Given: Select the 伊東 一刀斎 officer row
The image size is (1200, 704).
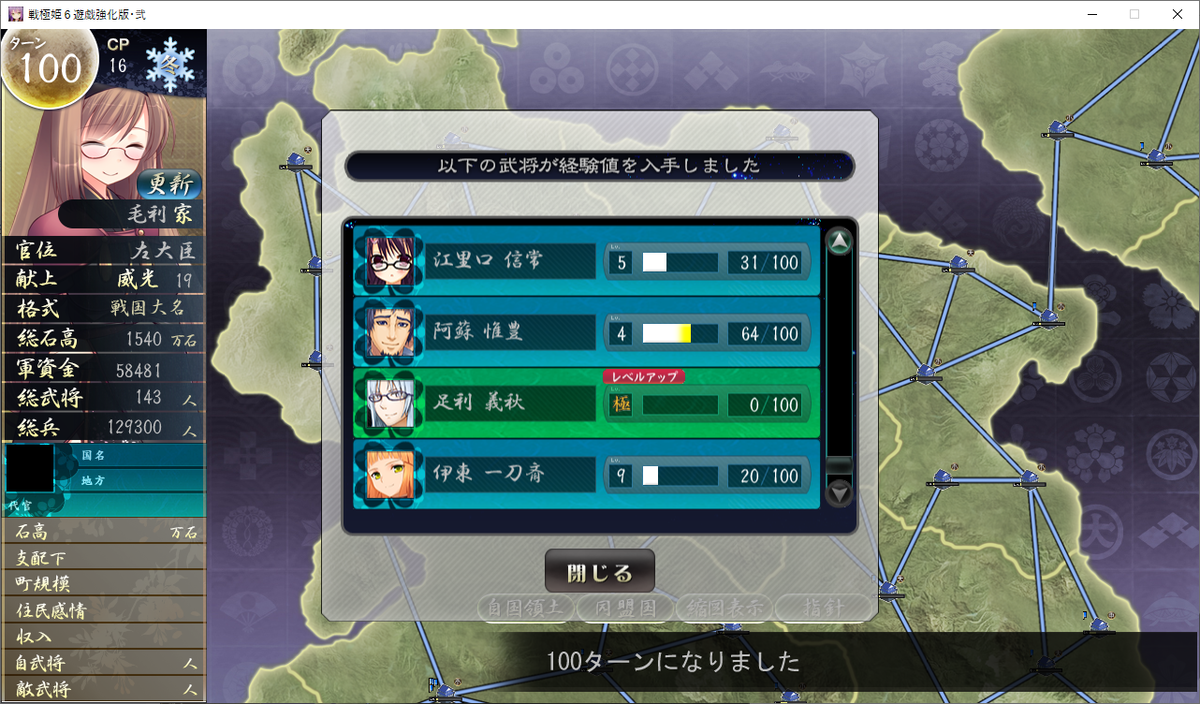Looking at the screenshot, I should [585, 475].
